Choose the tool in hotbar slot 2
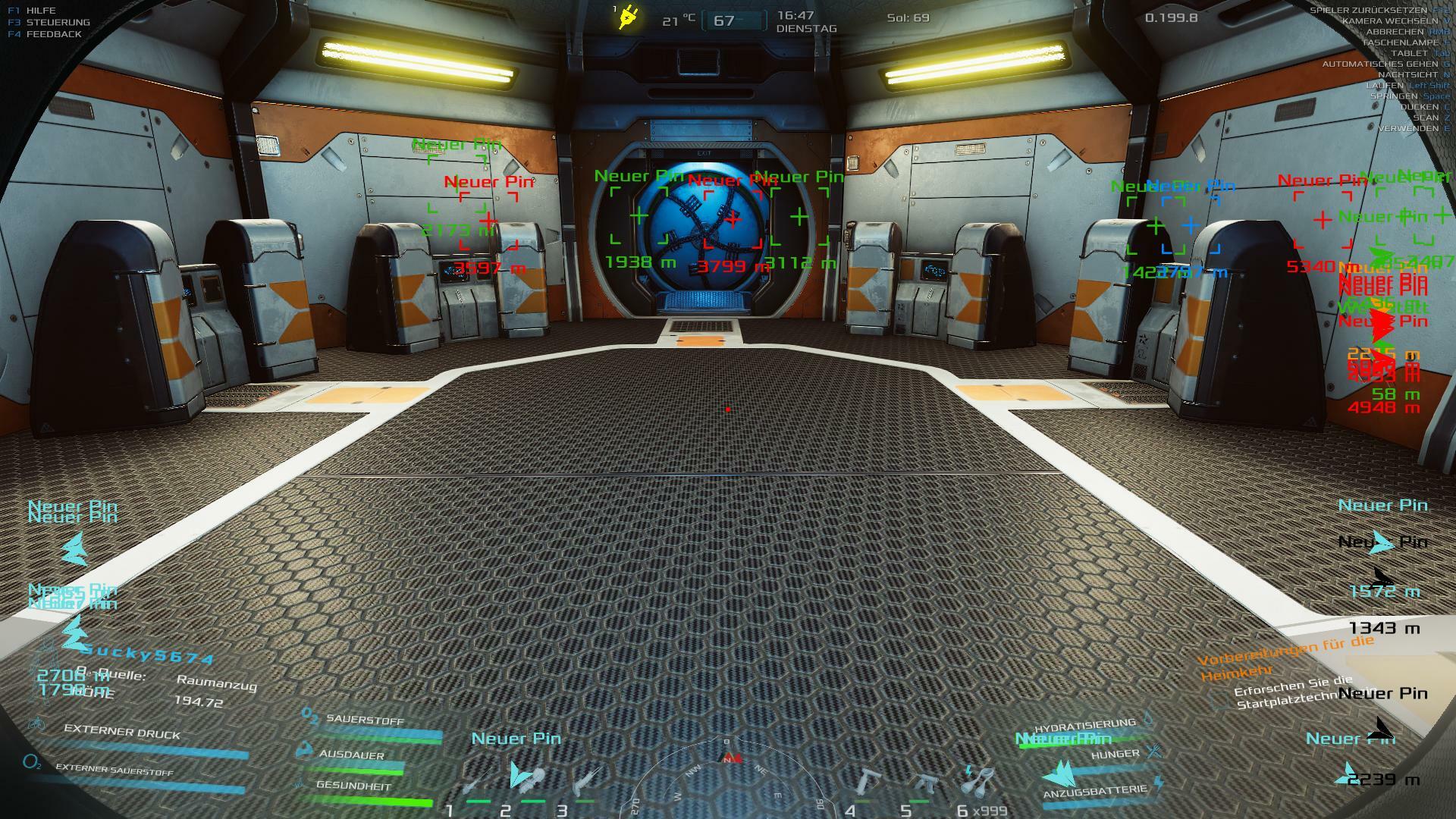 pos(526,778)
